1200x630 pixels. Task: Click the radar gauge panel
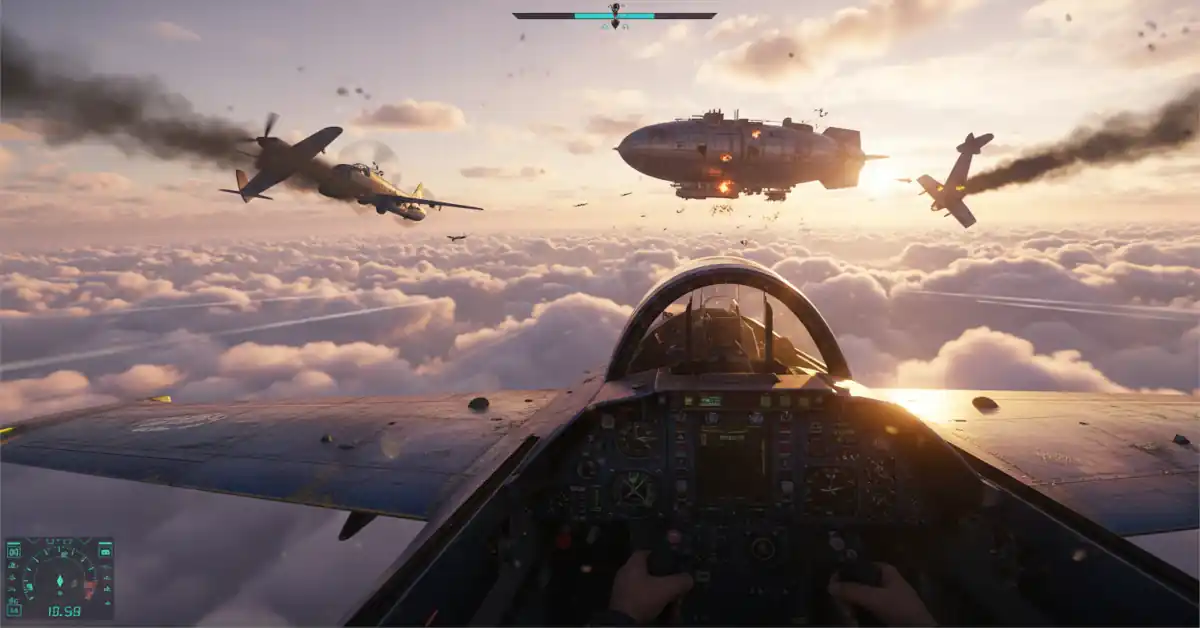point(59,578)
